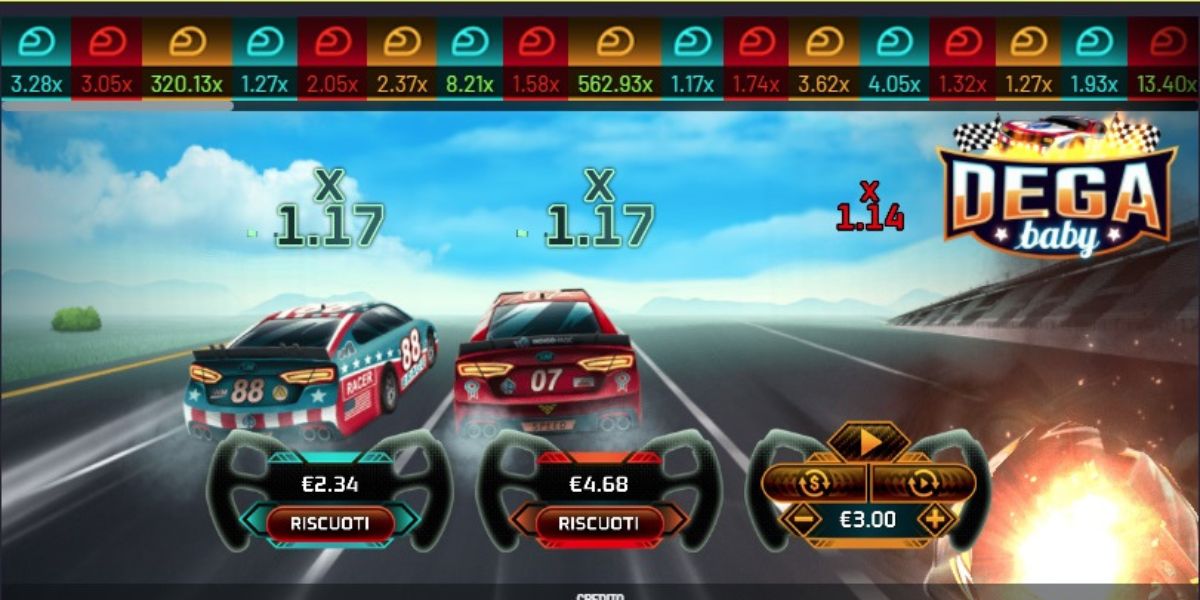Open the 320.13x round in history
Screen dimensions: 1200x600
click(x=187, y=58)
